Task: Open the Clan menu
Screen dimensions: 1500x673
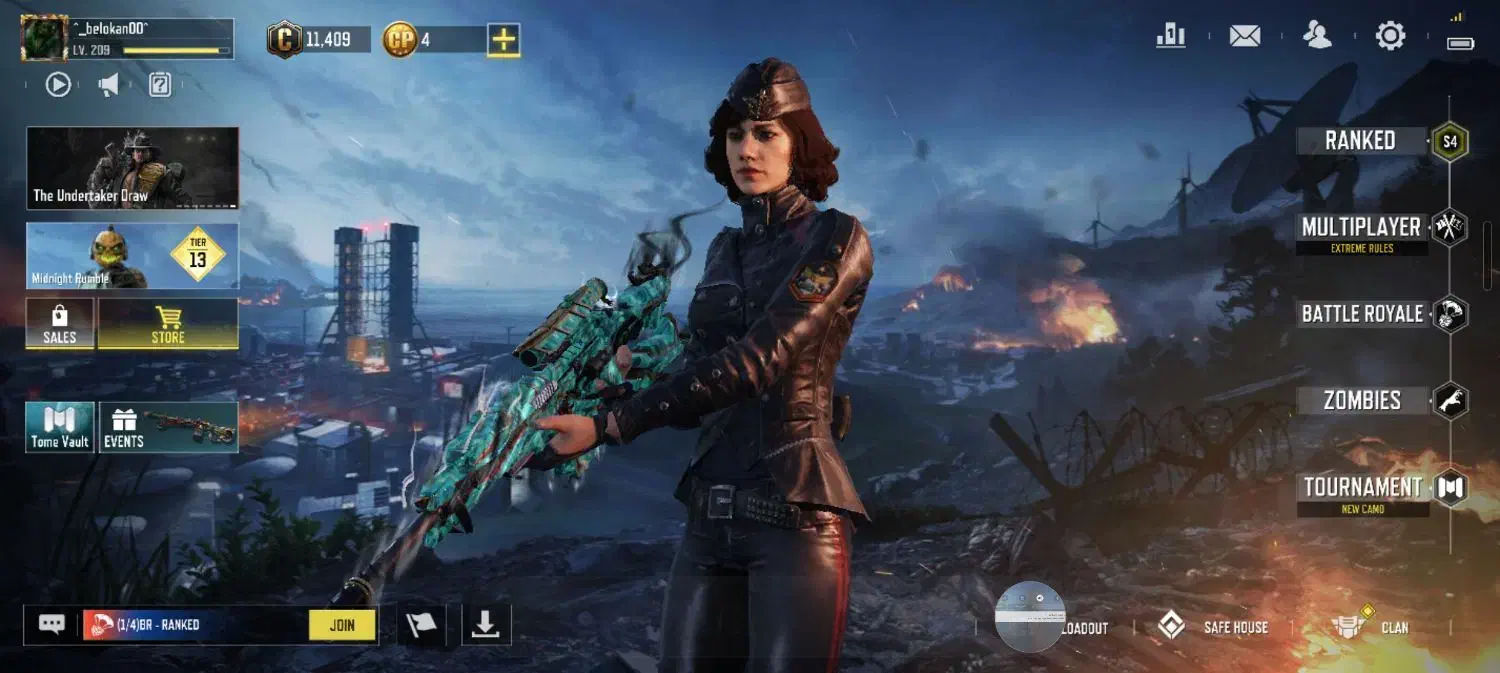Action: pyautogui.click(x=1370, y=627)
